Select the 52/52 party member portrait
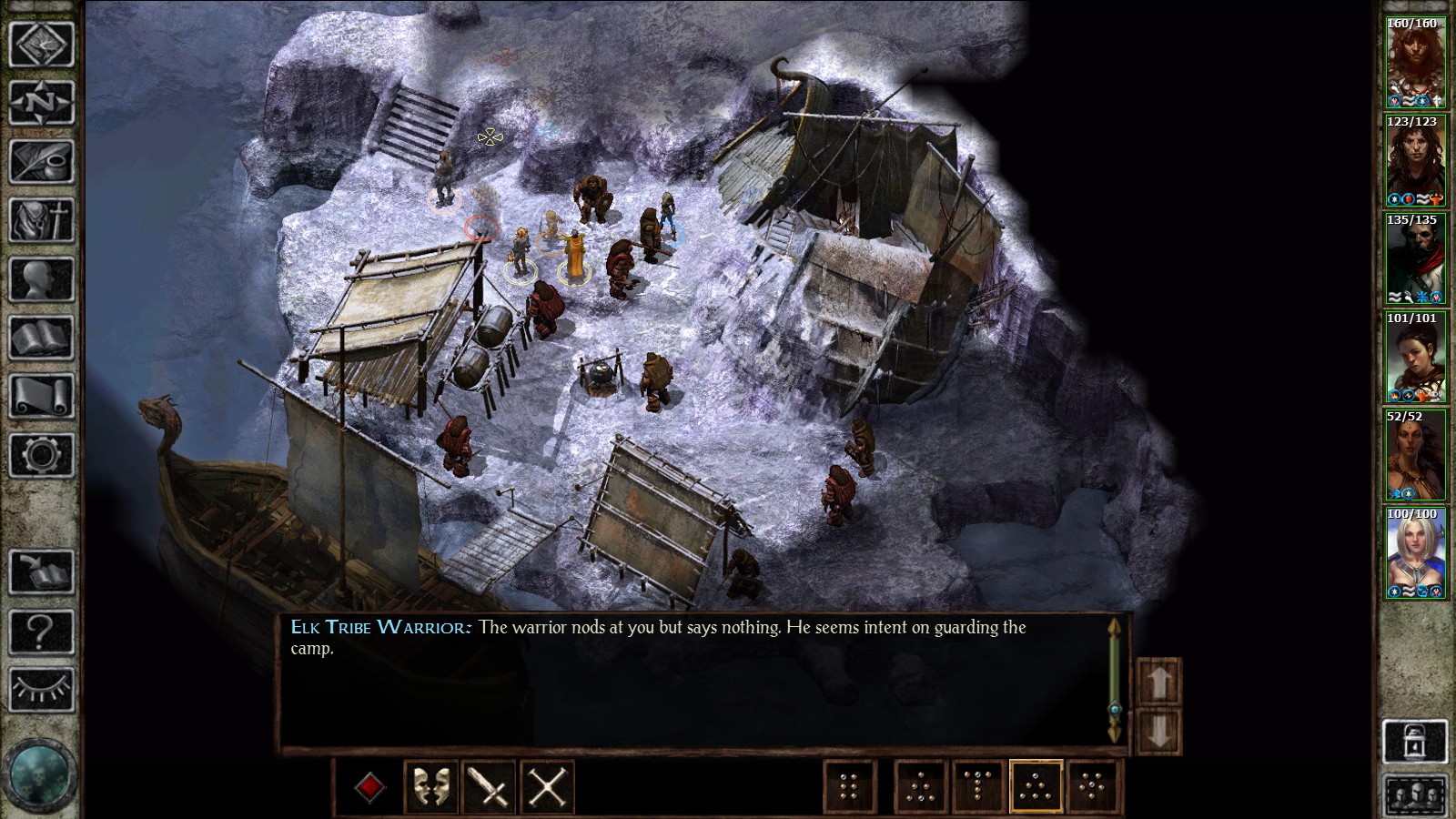Image resolution: width=1456 pixels, height=819 pixels. pos(1415,456)
